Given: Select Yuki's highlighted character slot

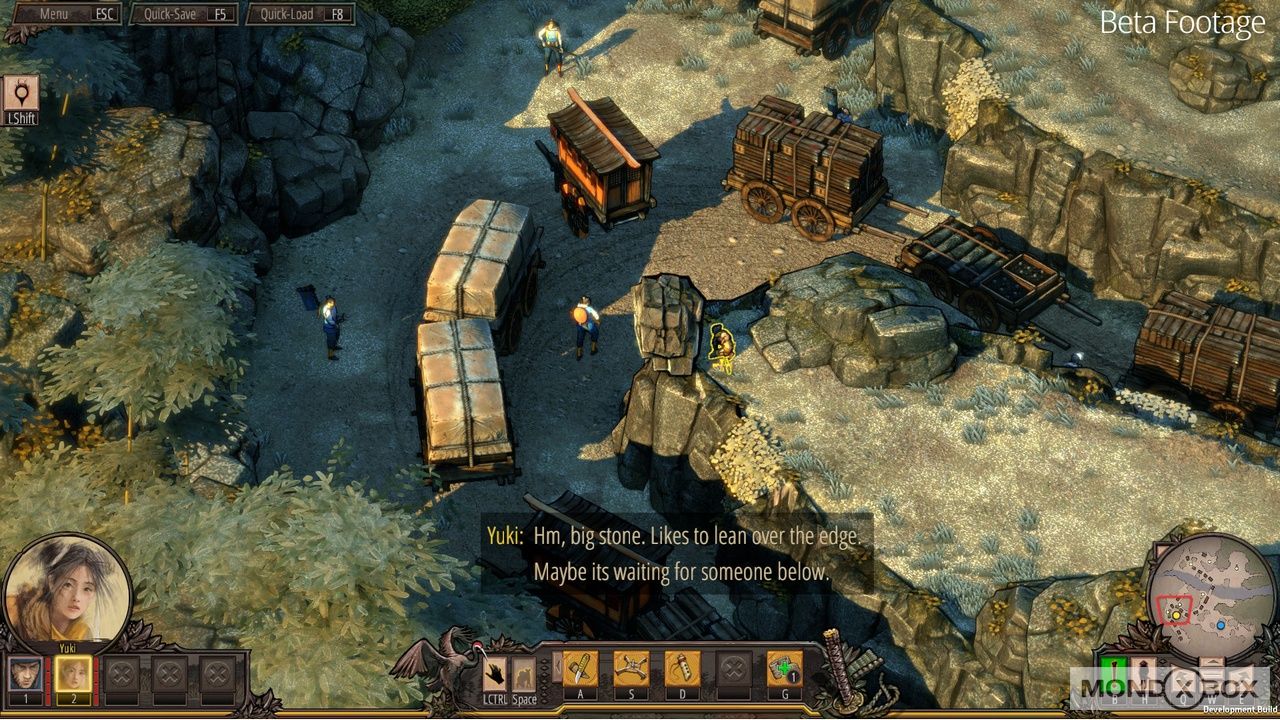Looking at the screenshot, I should pyautogui.click(x=73, y=674).
